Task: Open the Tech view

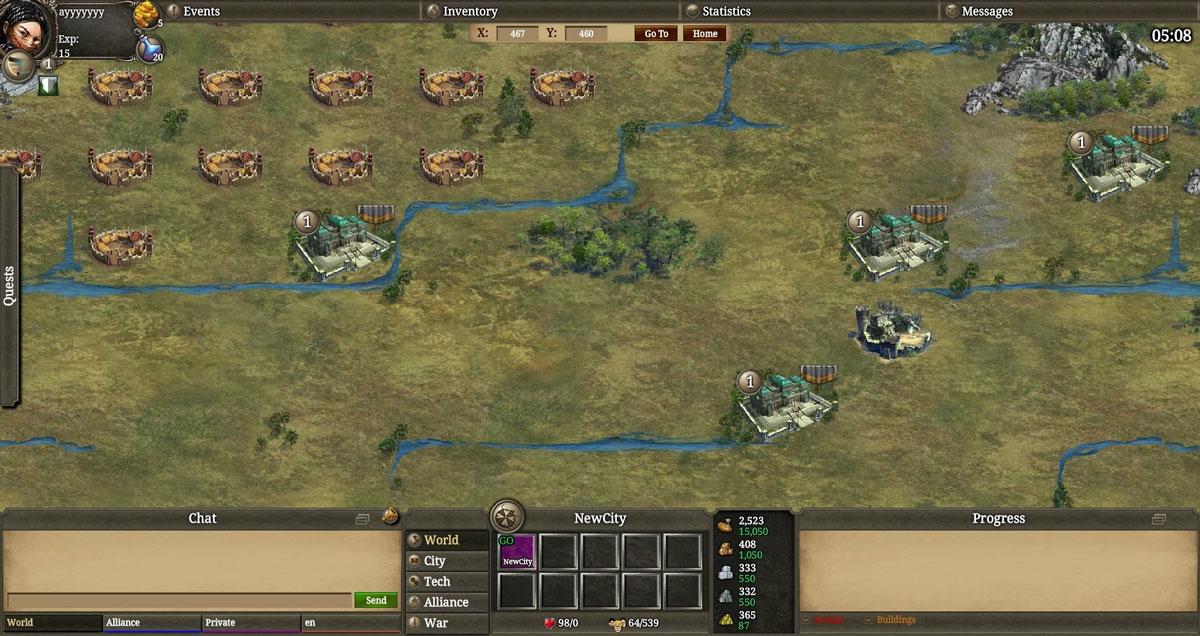Action: click(x=437, y=581)
